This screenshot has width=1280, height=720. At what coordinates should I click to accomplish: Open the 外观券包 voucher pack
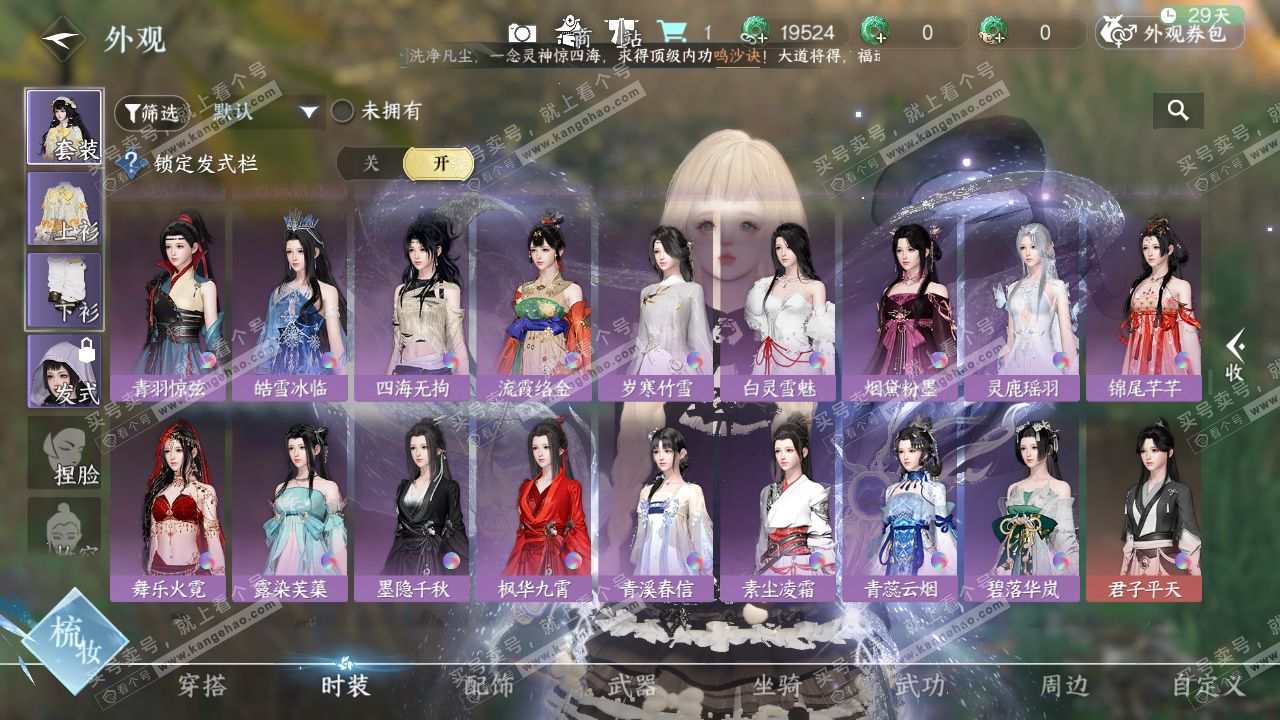pos(1170,33)
